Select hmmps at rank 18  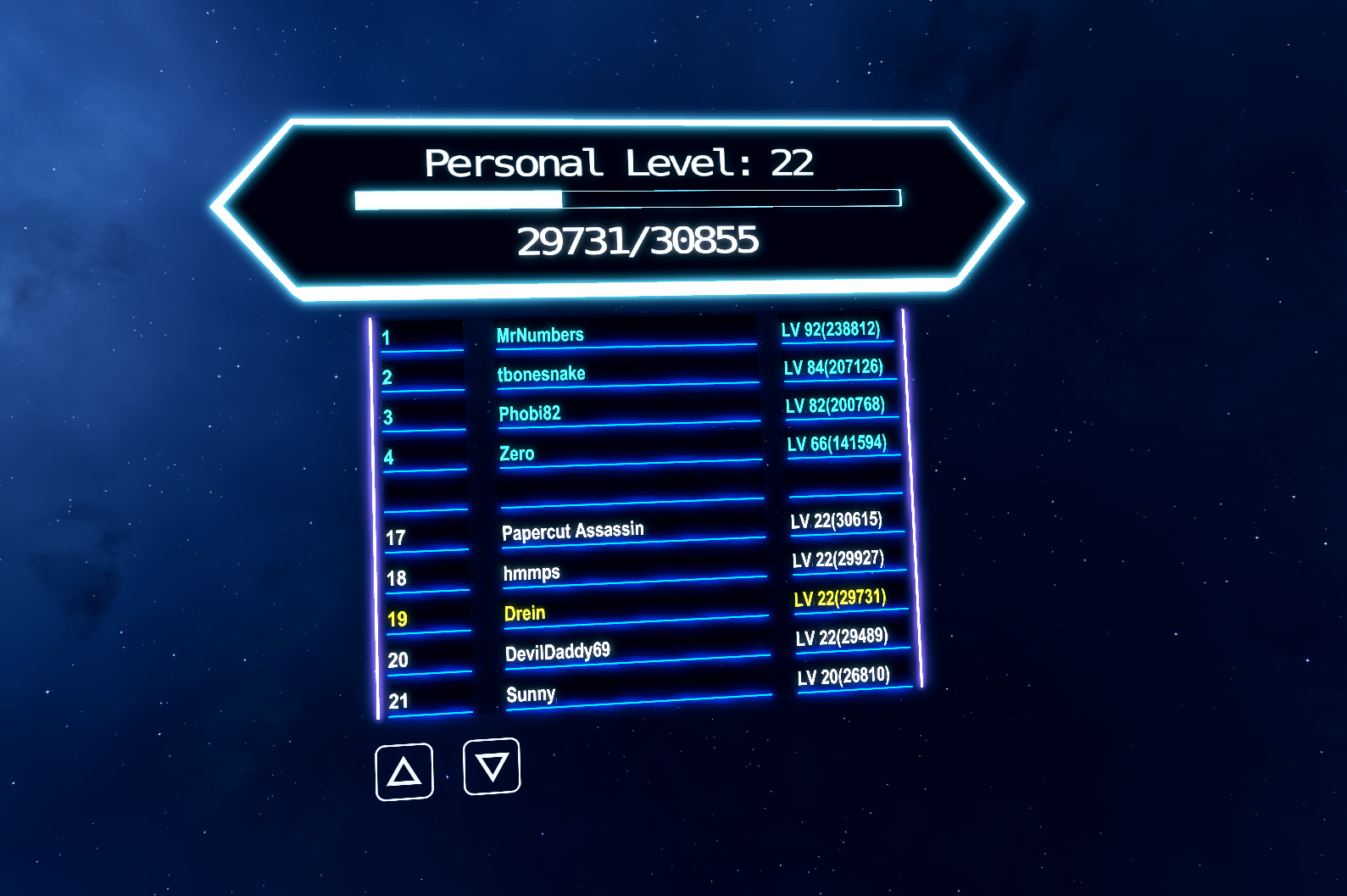tap(529, 572)
